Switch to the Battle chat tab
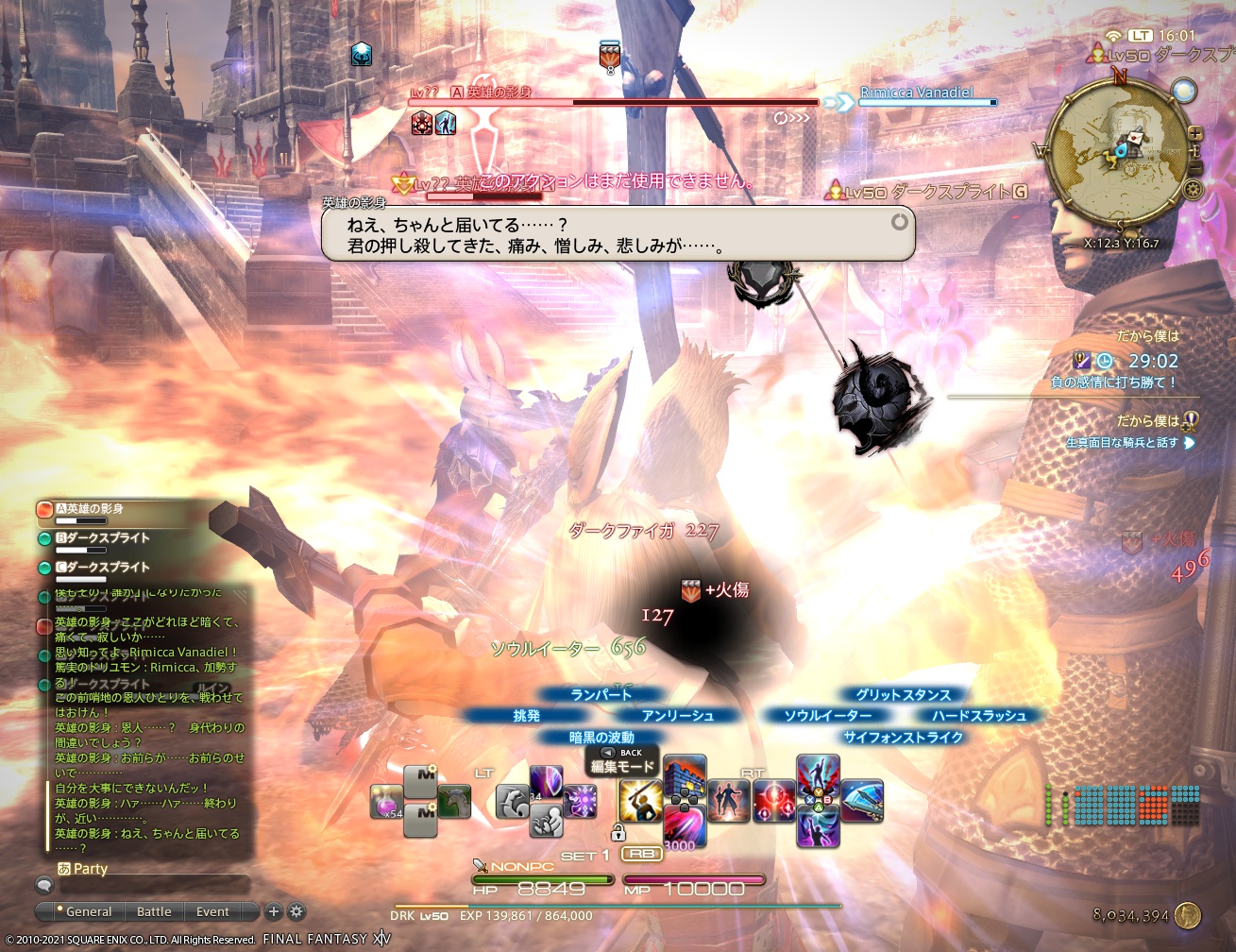This screenshot has height=952, width=1236. (154, 911)
